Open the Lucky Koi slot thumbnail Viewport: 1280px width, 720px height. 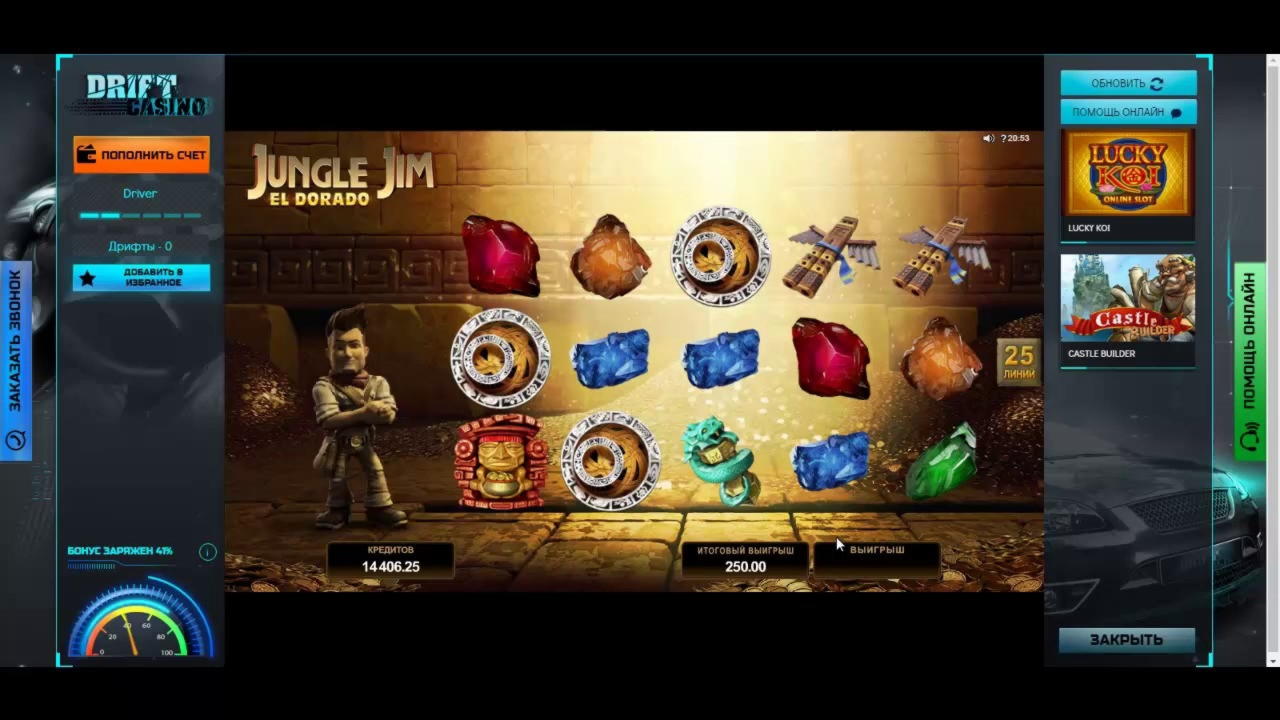click(1127, 172)
